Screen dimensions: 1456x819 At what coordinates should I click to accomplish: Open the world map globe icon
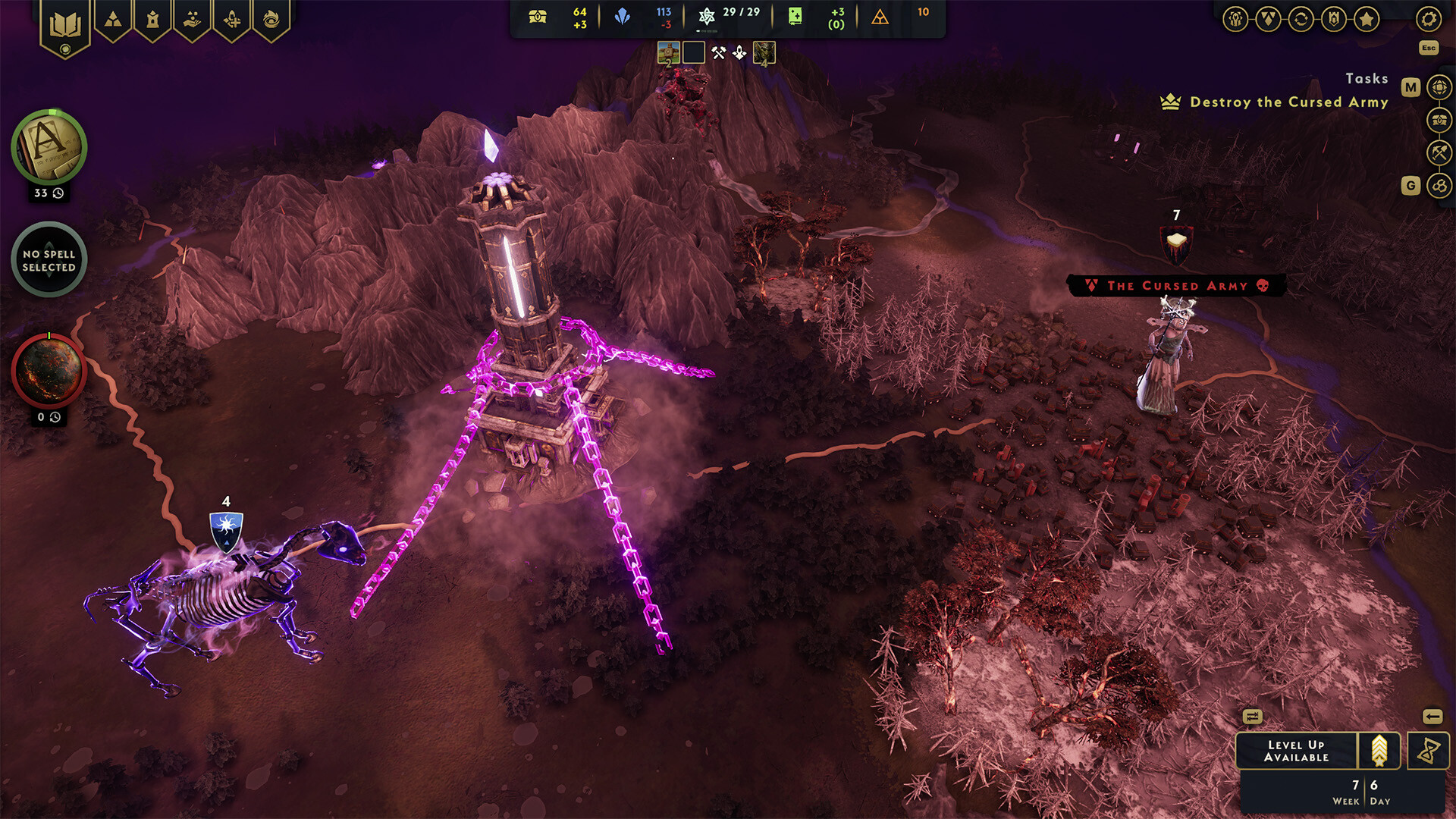click(1439, 87)
